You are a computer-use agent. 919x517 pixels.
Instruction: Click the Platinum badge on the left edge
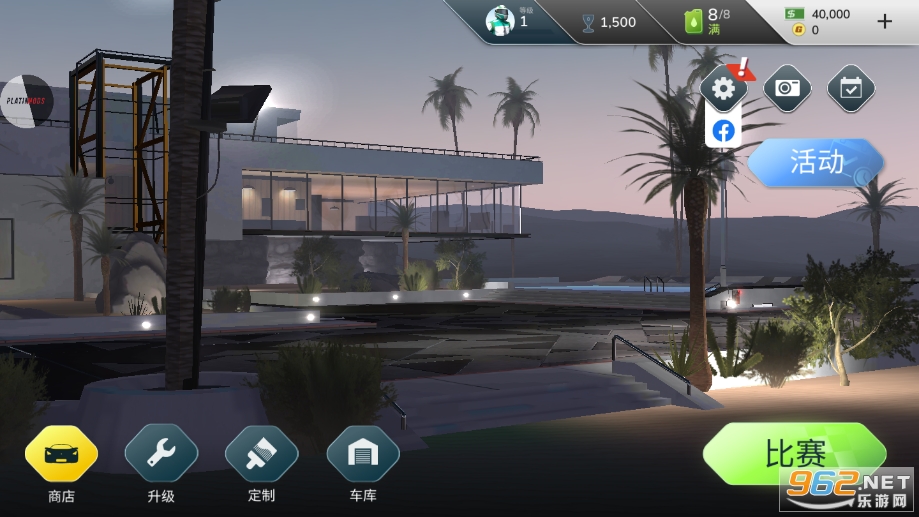click(x=25, y=101)
